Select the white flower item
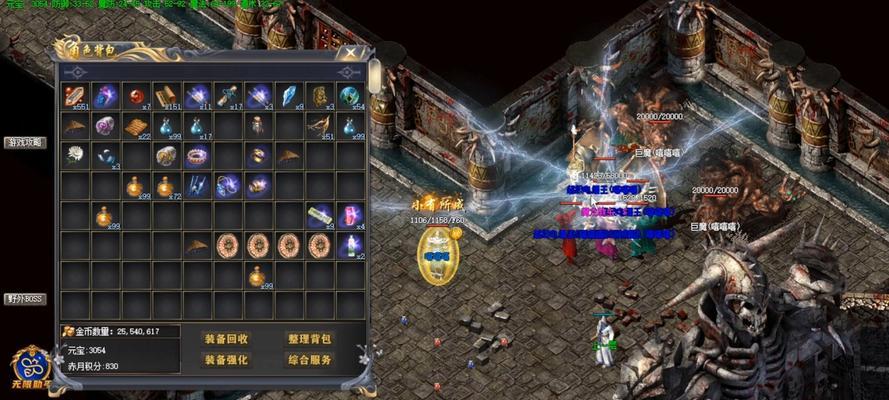The width and height of the screenshot is (889, 400). point(76,156)
